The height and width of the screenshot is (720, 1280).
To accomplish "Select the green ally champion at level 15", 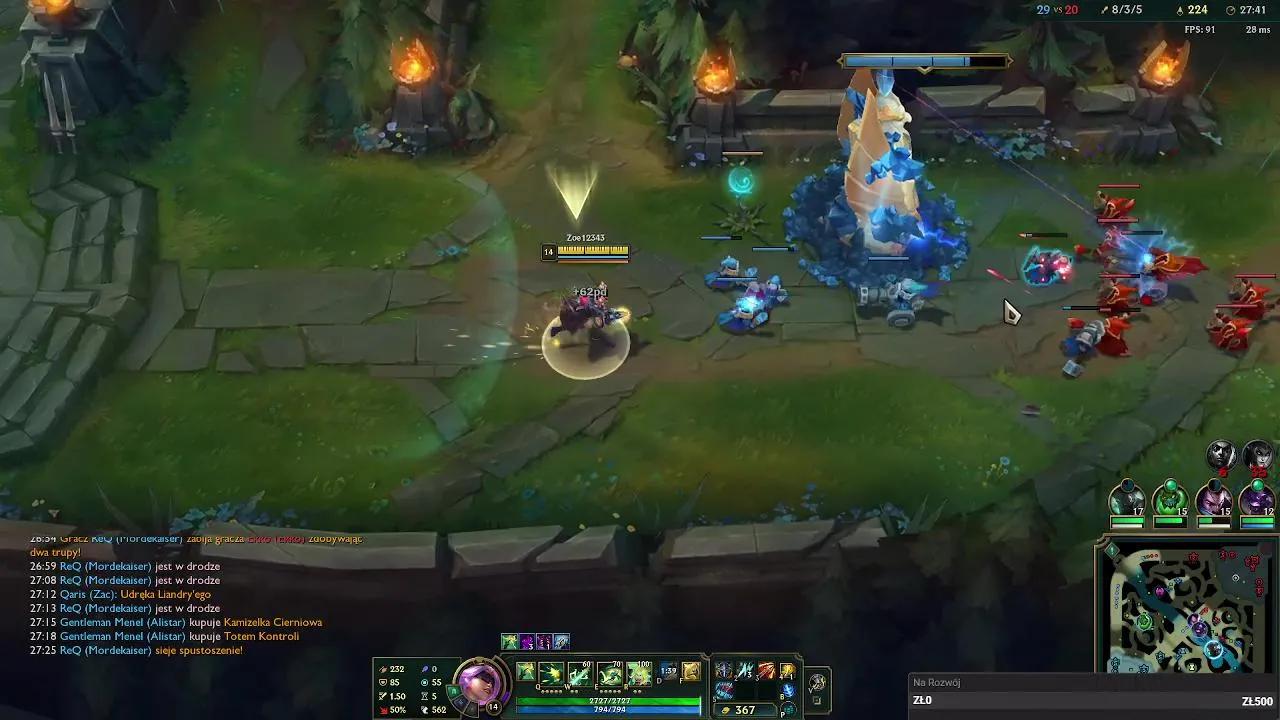I will click(1172, 497).
